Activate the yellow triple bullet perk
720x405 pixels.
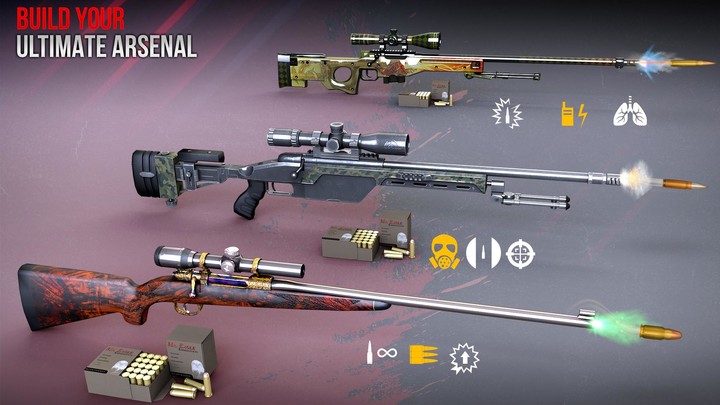click(x=421, y=353)
